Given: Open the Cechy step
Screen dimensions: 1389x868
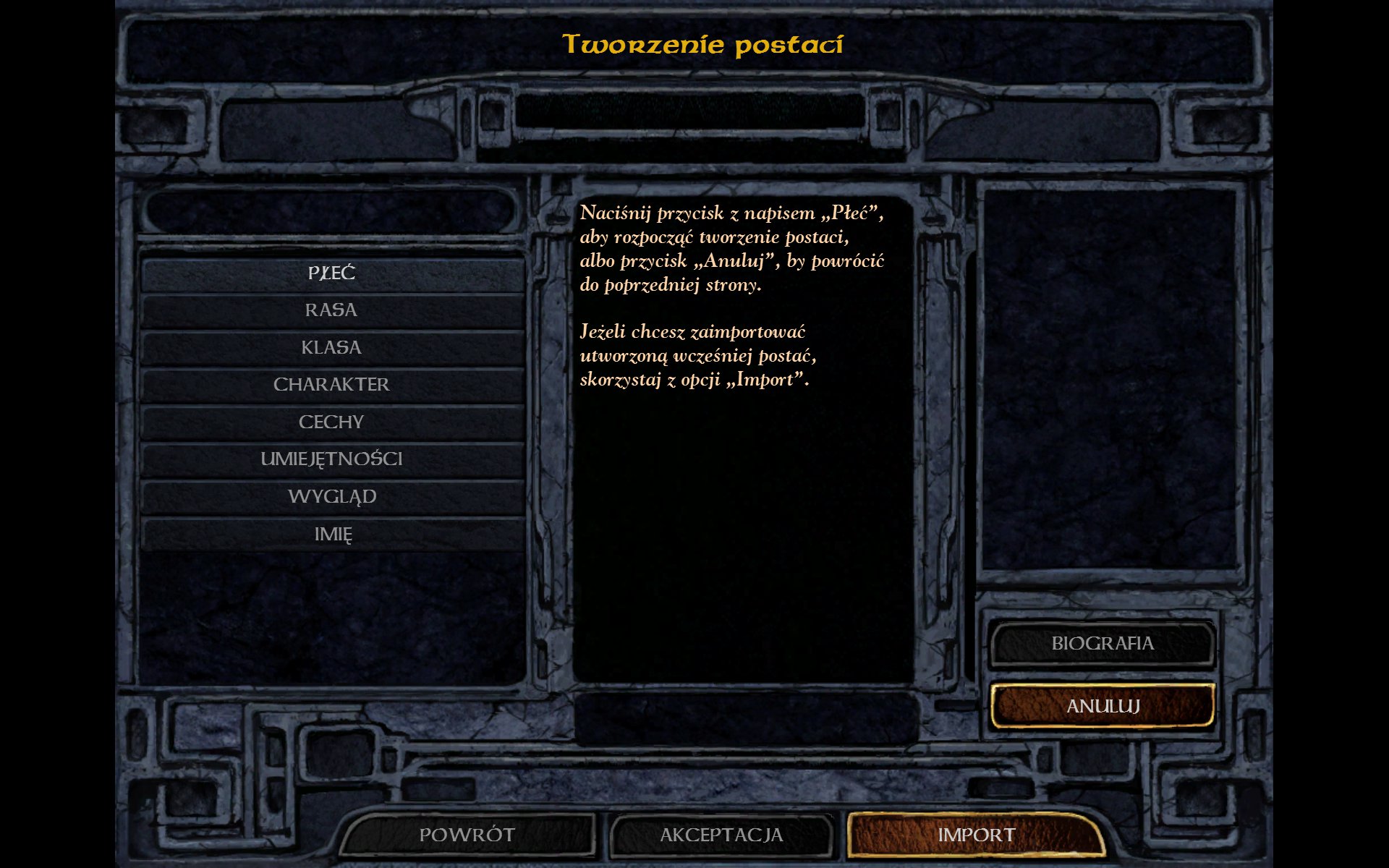Looking at the screenshot, I should (332, 422).
